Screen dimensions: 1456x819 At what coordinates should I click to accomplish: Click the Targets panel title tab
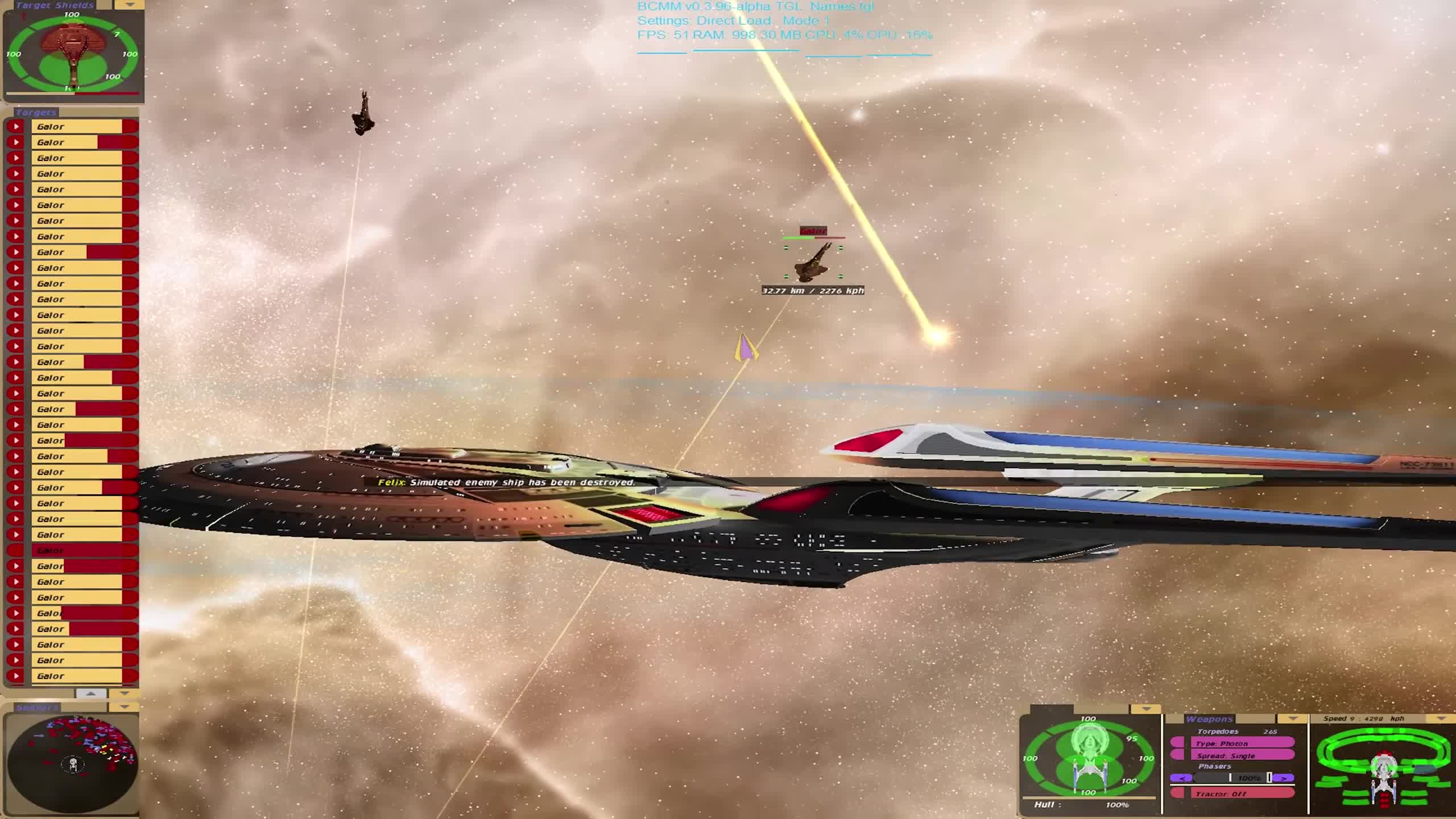pyautogui.click(x=37, y=112)
